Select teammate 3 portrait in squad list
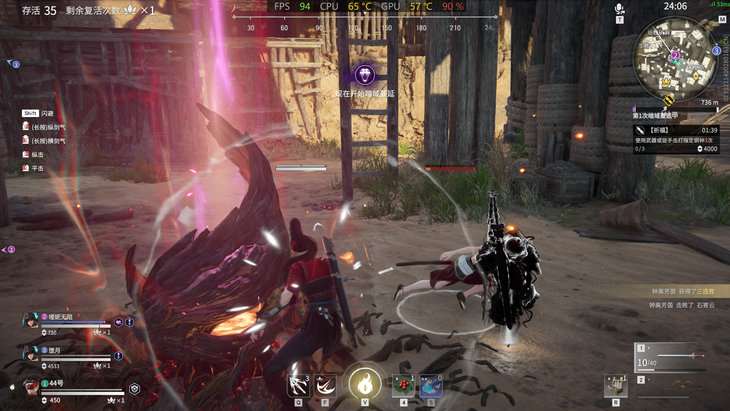This screenshot has width=730, height=411. pos(32,354)
